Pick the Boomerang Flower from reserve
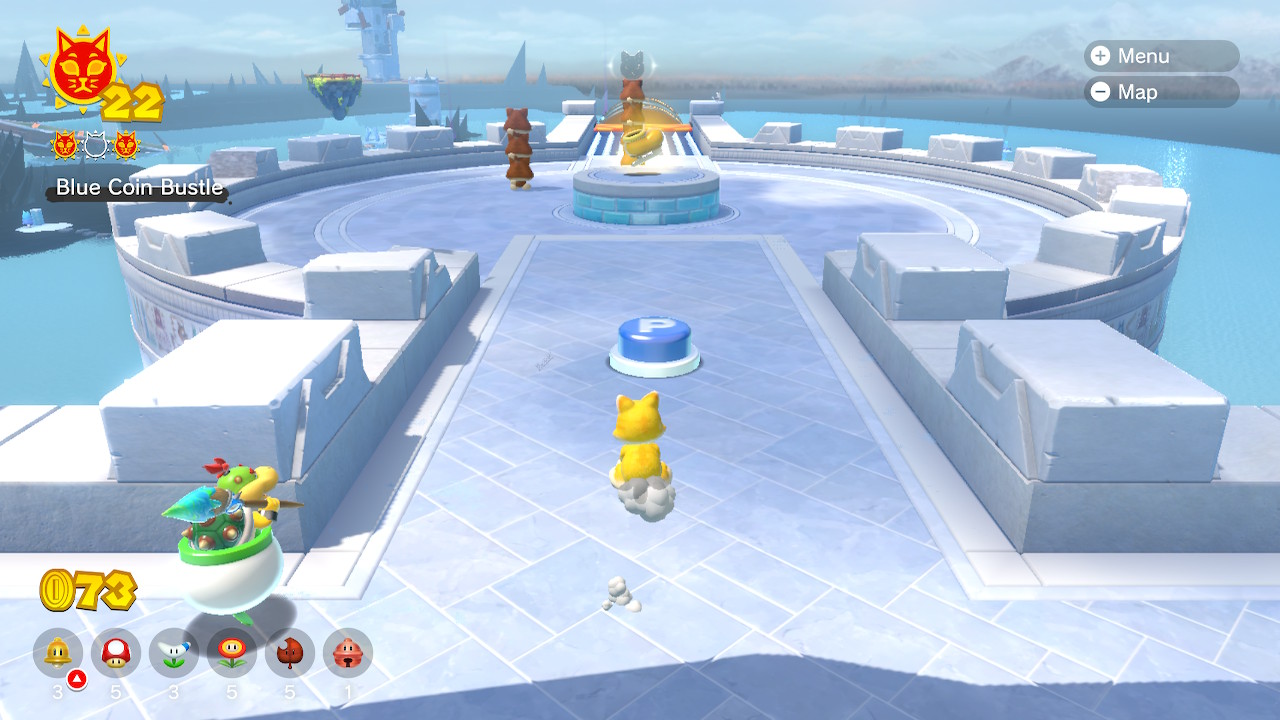The image size is (1280, 720). pos(174,654)
